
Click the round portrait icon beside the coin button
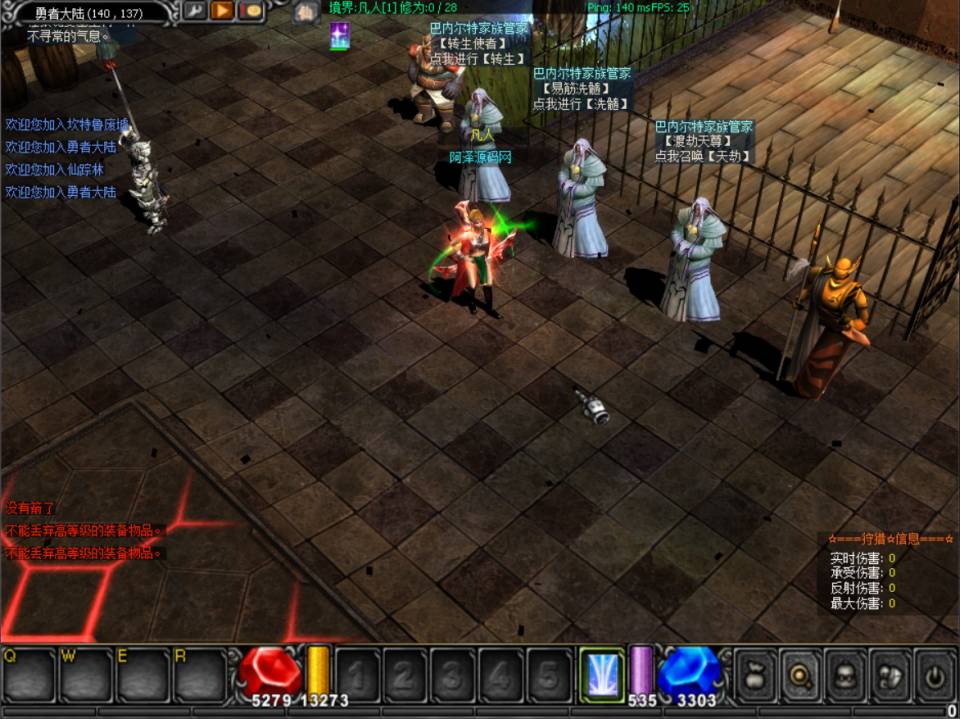(x=305, y=12)
